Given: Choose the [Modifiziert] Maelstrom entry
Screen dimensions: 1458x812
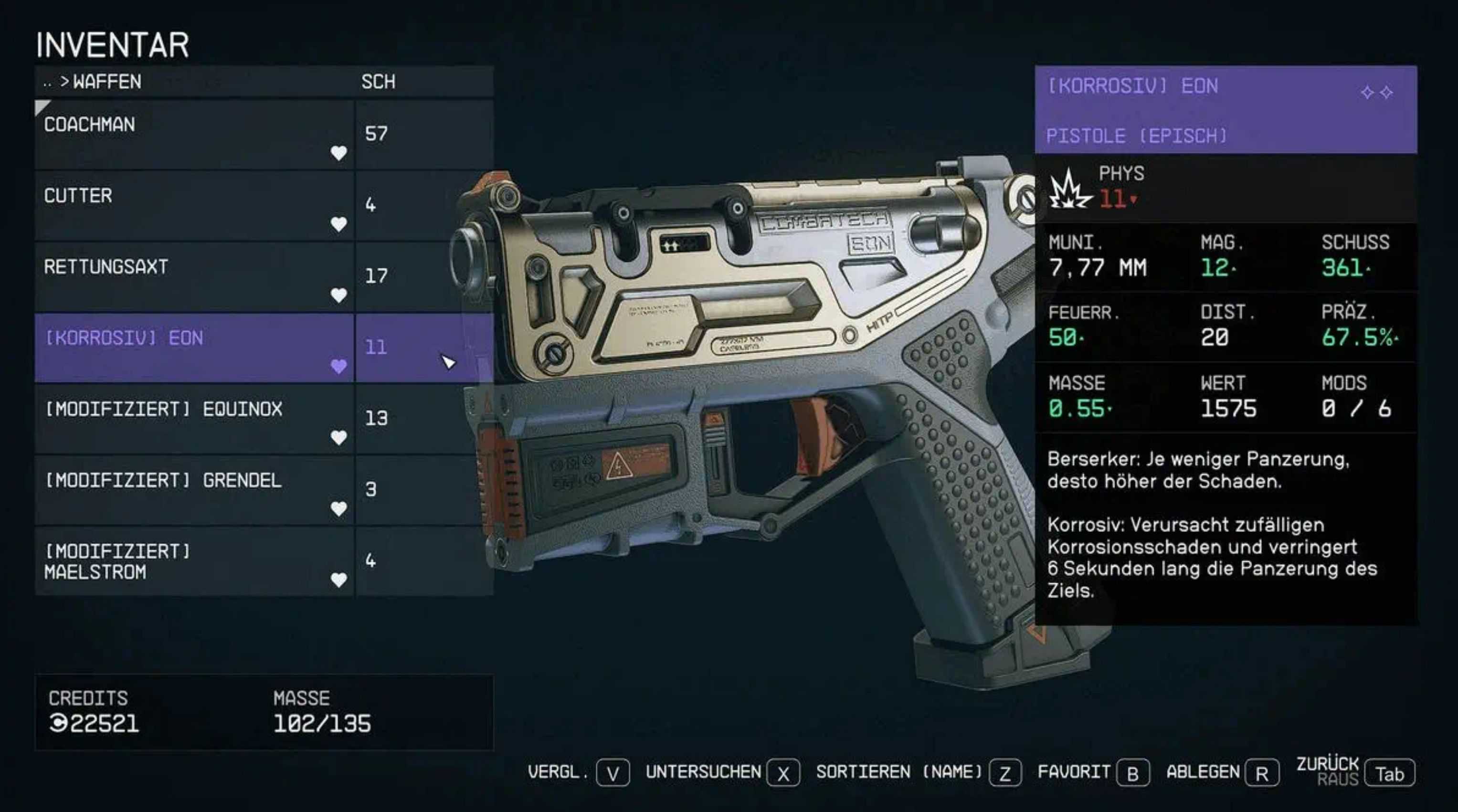Looking at the screenshot, I should (x=192, y=560).
